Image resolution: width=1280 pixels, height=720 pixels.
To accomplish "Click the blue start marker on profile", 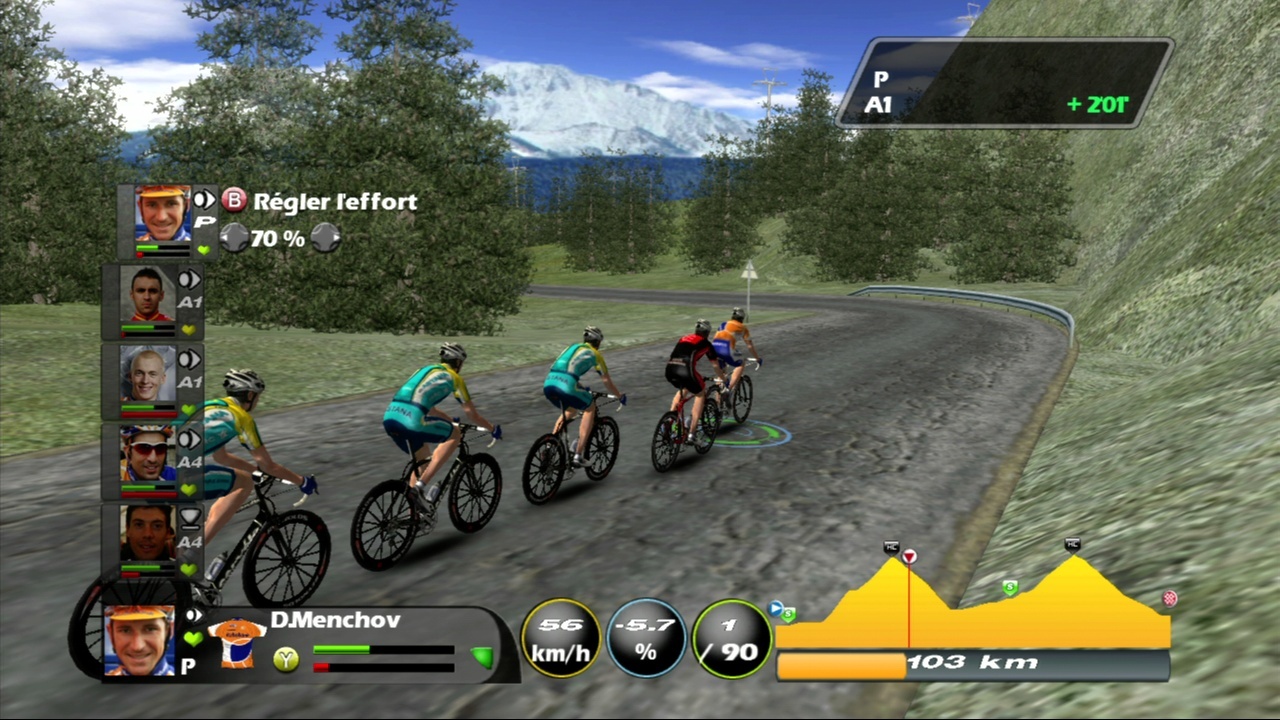I will pos(775,607).
